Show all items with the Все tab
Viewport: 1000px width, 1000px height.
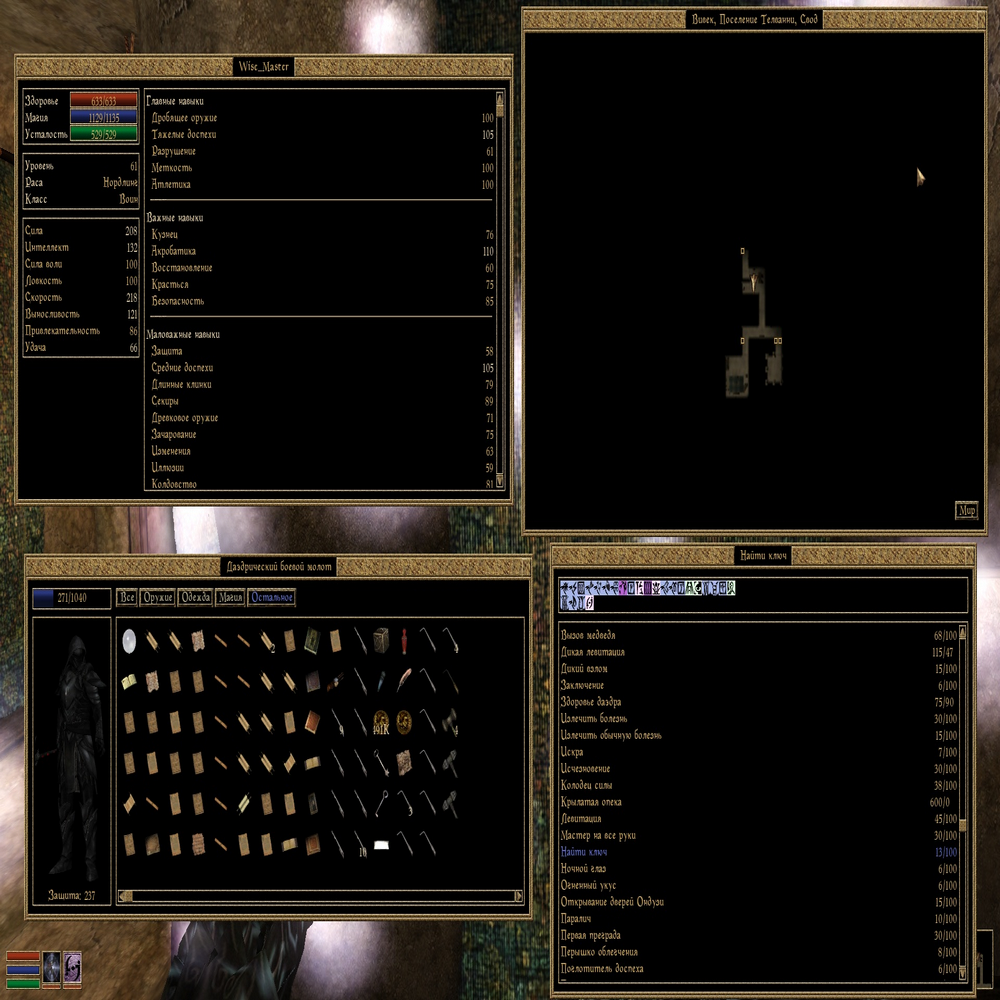click(x=127, y=598)
